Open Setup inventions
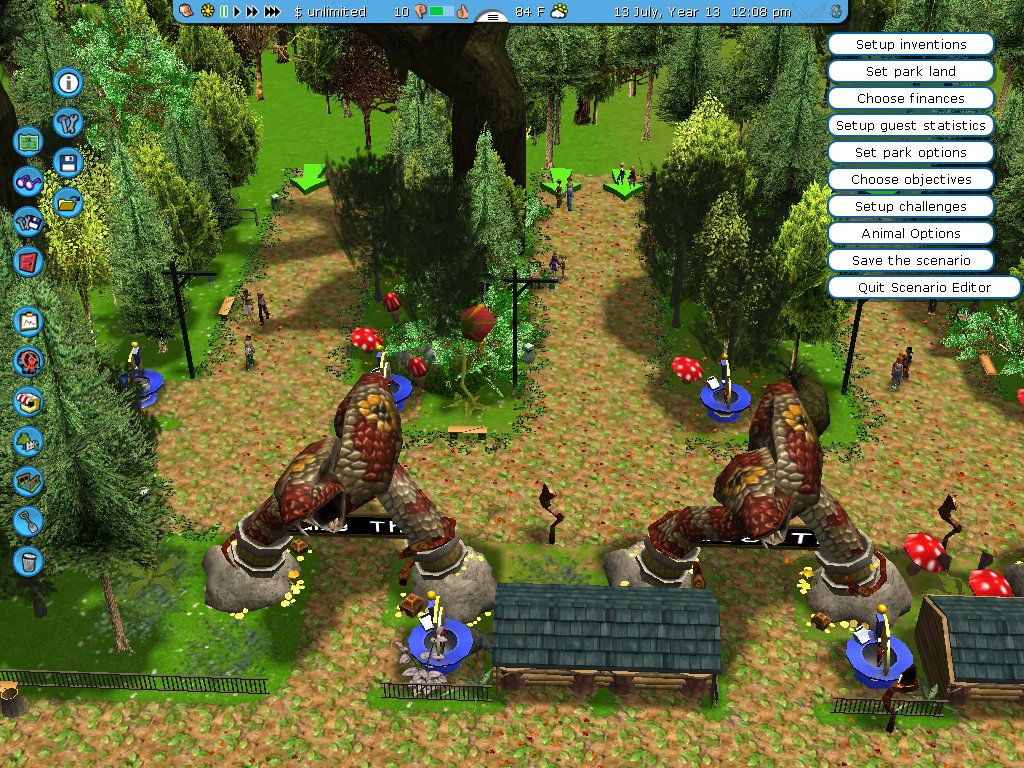1024x768 pixels. click(x=910, y=45)
